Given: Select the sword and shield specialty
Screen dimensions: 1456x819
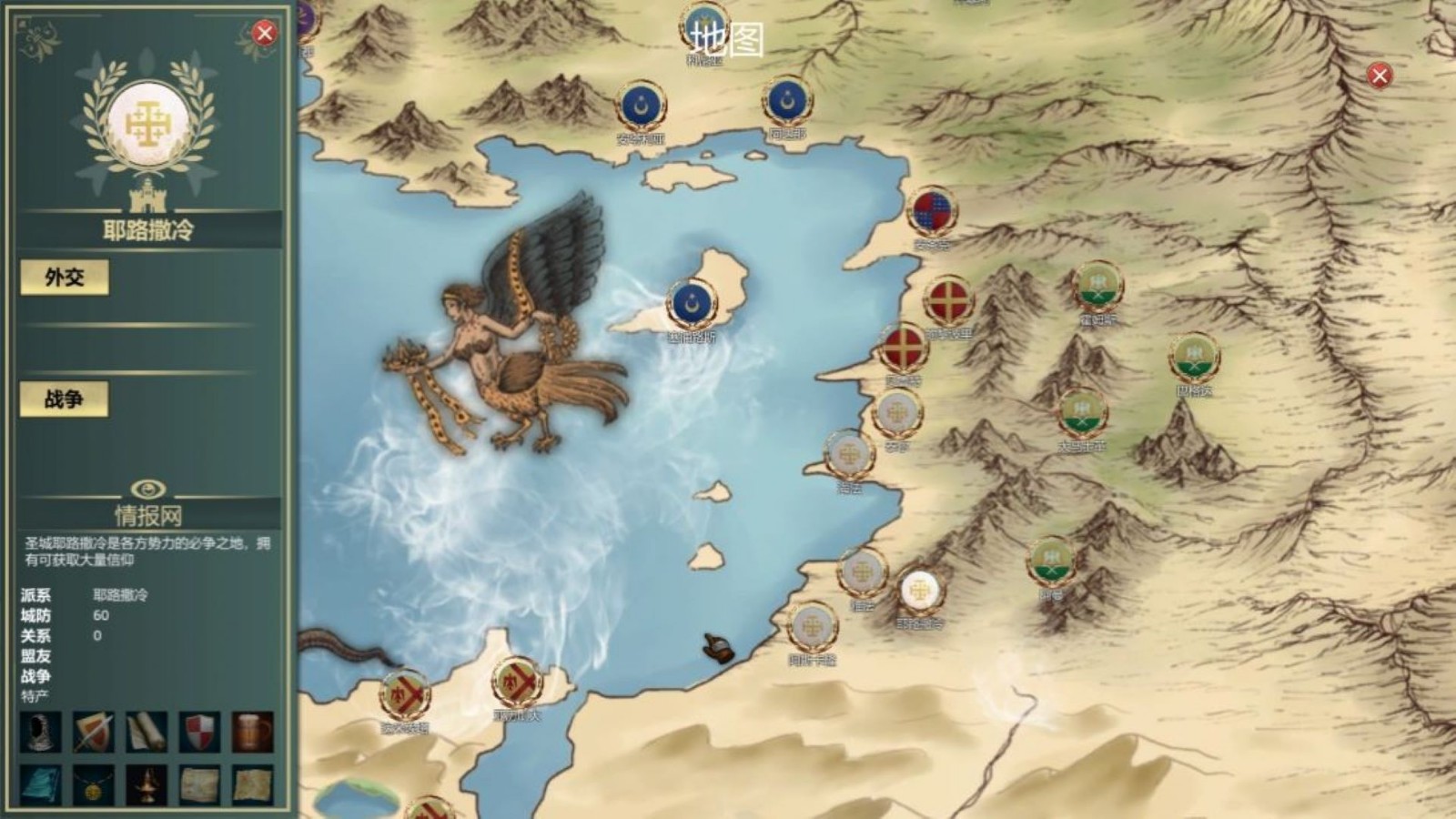Looking at the screenshot, I should pos(94,732).
